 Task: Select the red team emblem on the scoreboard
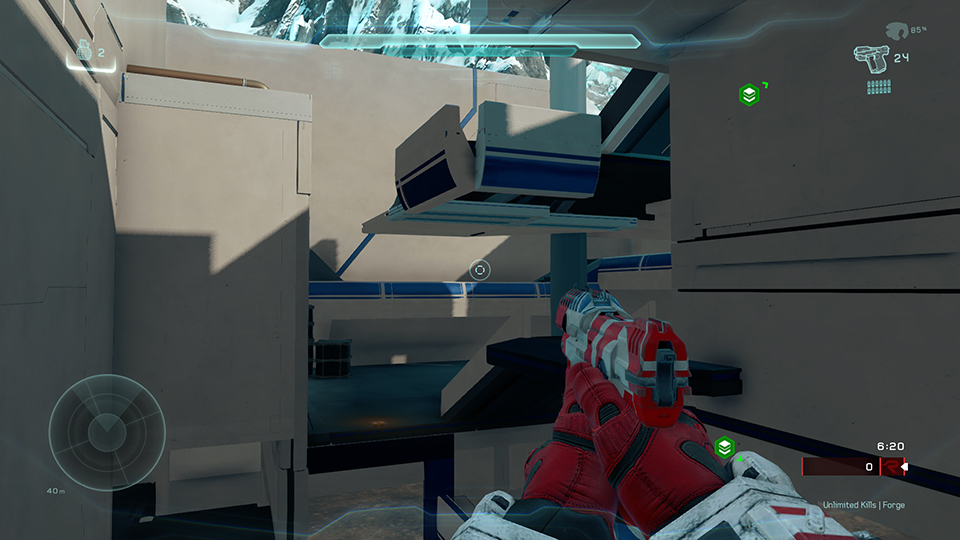[x=890, y=466]
